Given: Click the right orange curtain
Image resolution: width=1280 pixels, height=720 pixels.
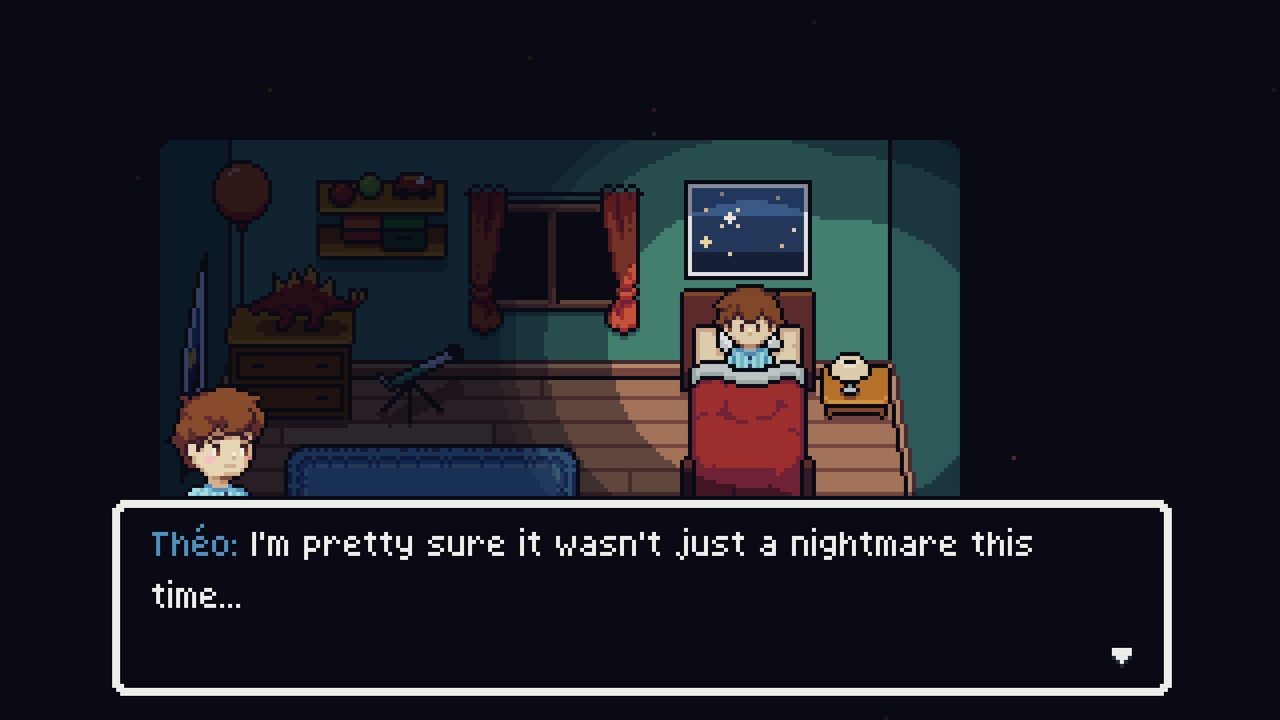Looking at the screenshot, I should [x=620, y=250].
